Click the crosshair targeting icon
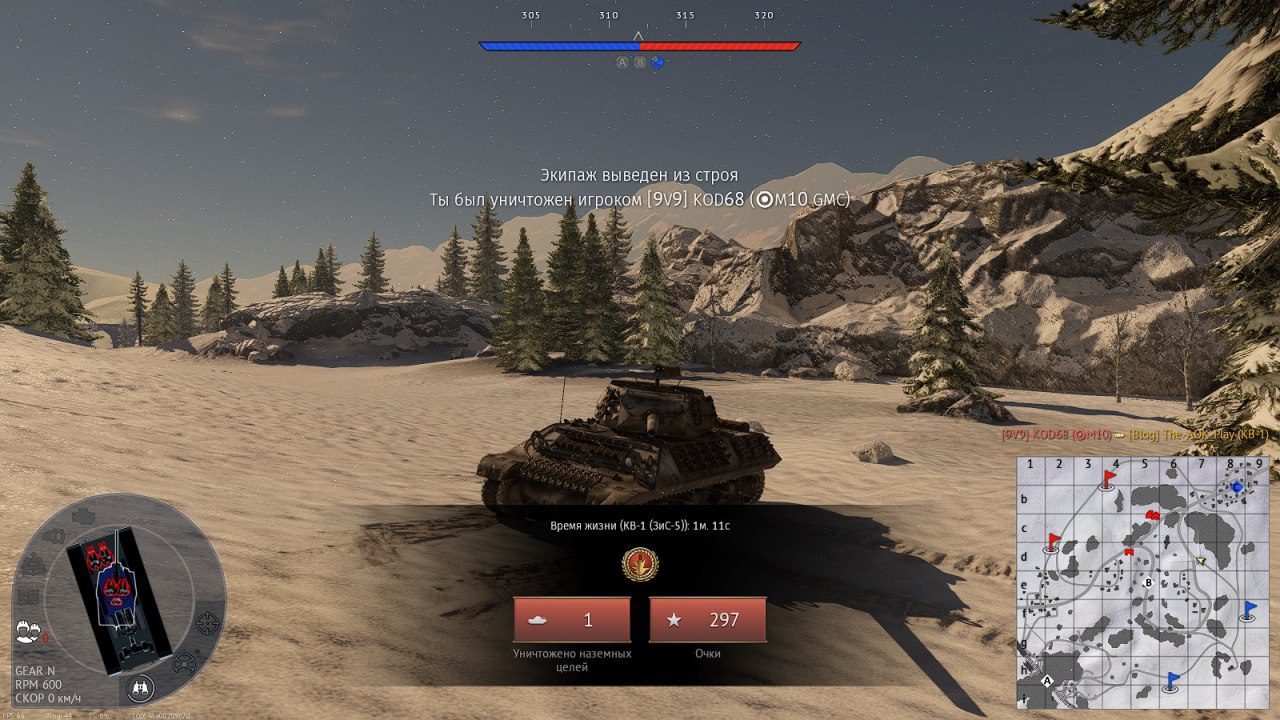 point(209,622)
